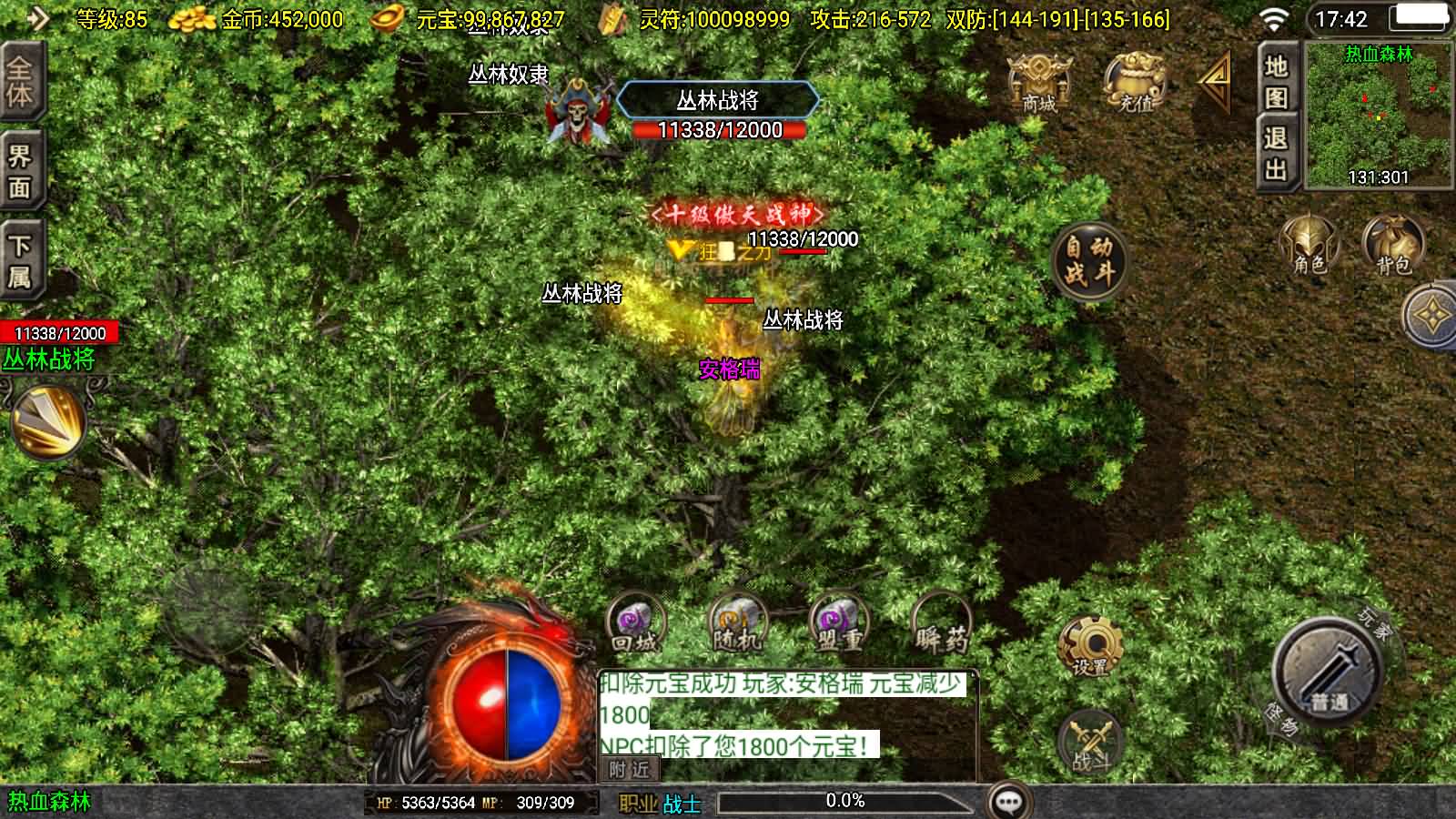1456x819 pixels.
Task: Open the 角色 character icon
Action: tap(1309, 244)
